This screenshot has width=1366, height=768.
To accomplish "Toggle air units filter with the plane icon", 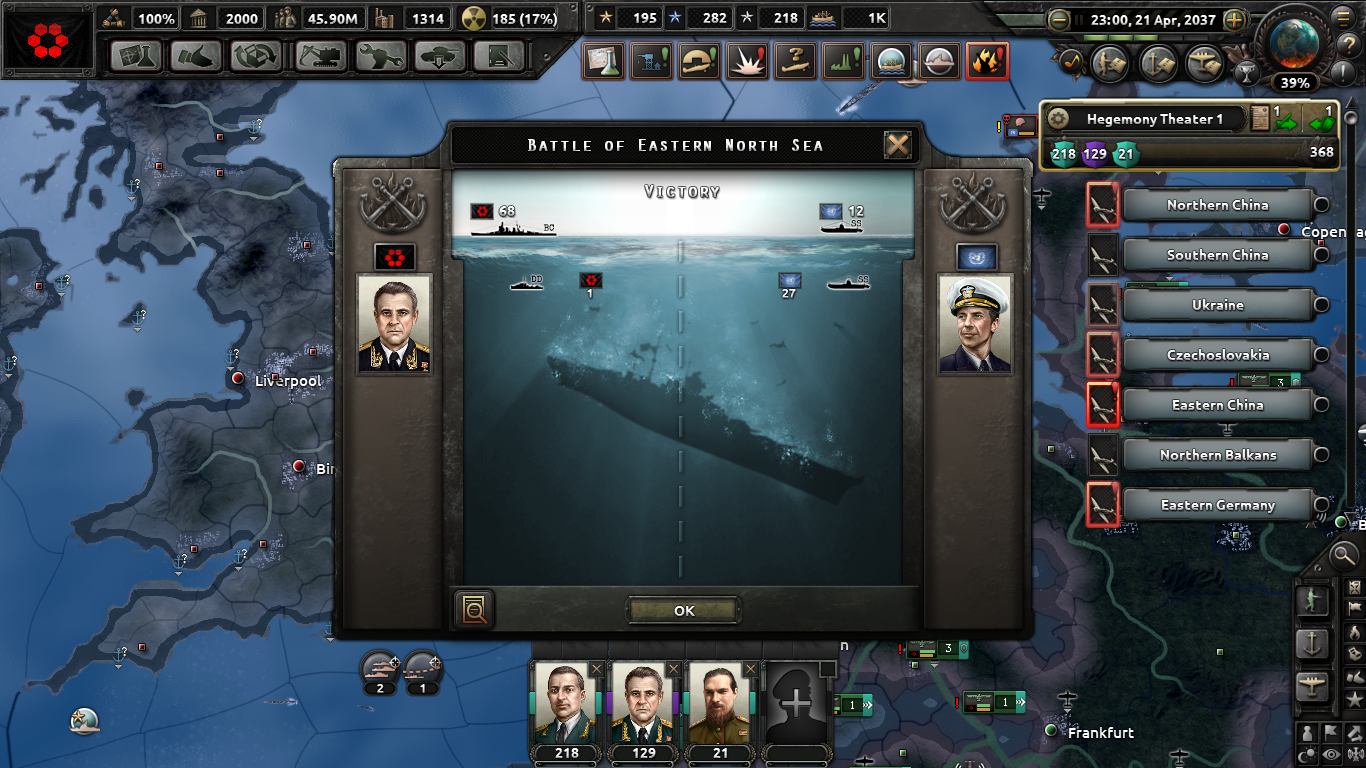I will pos(1313,684).
